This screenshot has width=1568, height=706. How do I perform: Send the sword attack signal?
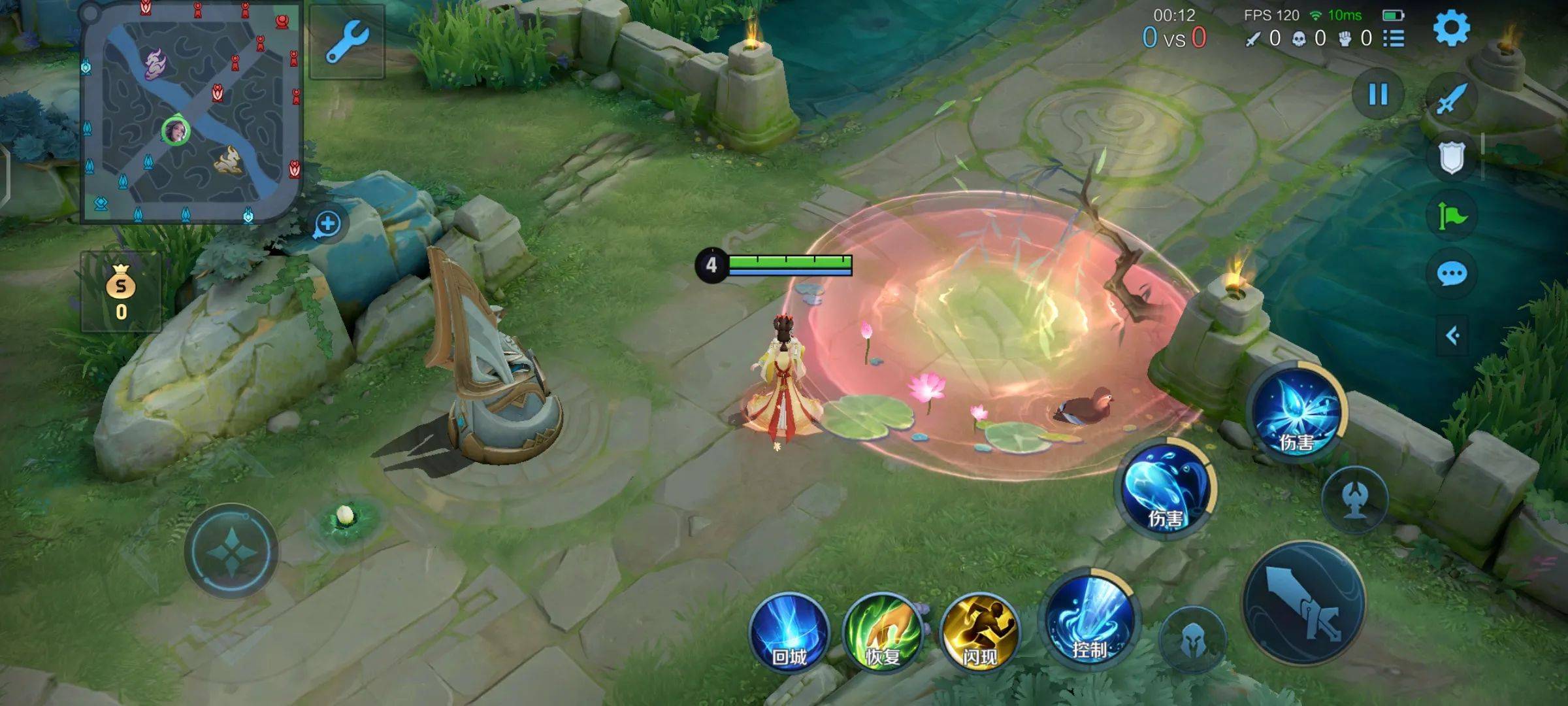pyautogui.click(x=1451, y=99)
